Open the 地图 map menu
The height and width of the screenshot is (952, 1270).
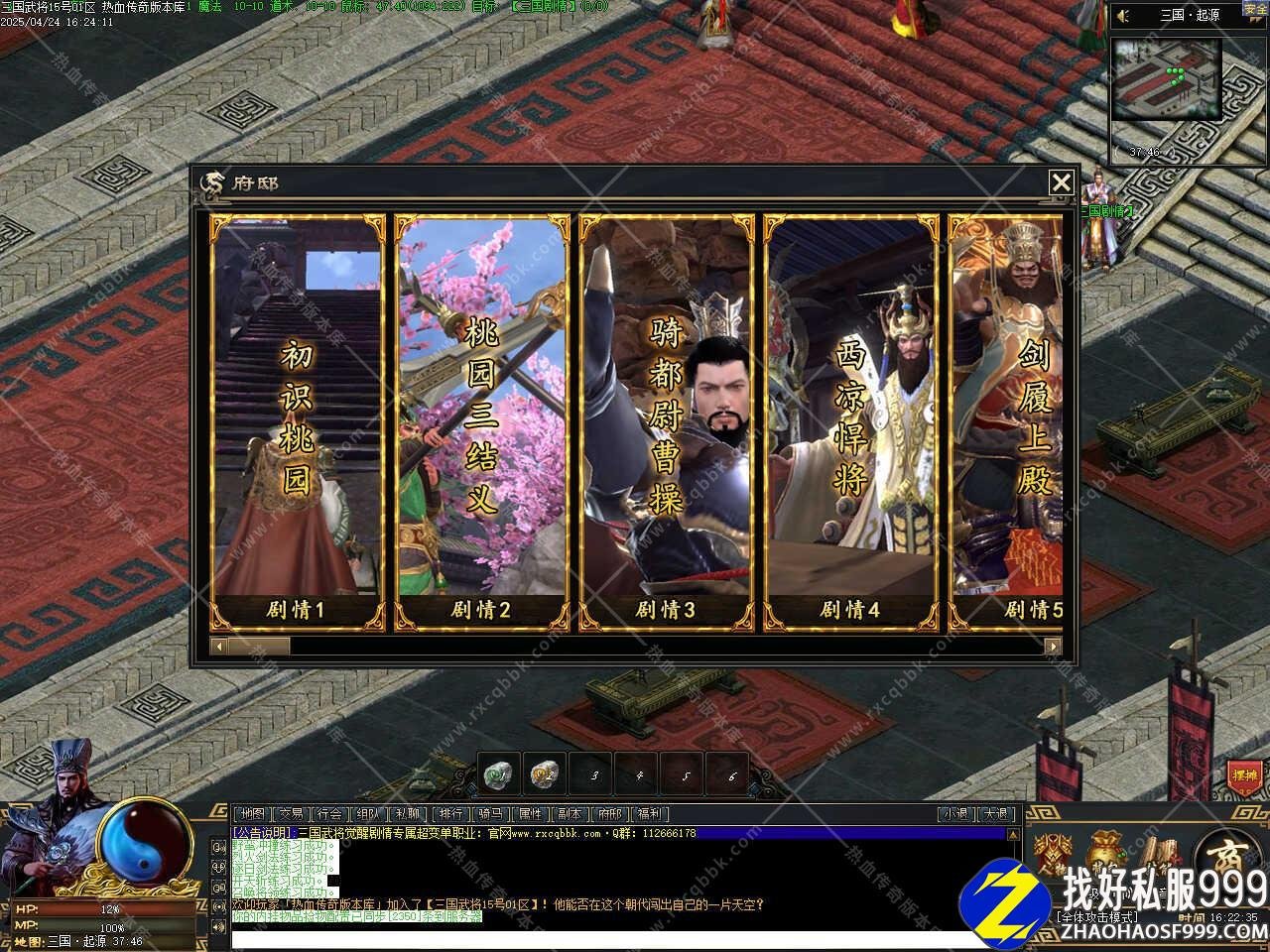coord(253,814)
